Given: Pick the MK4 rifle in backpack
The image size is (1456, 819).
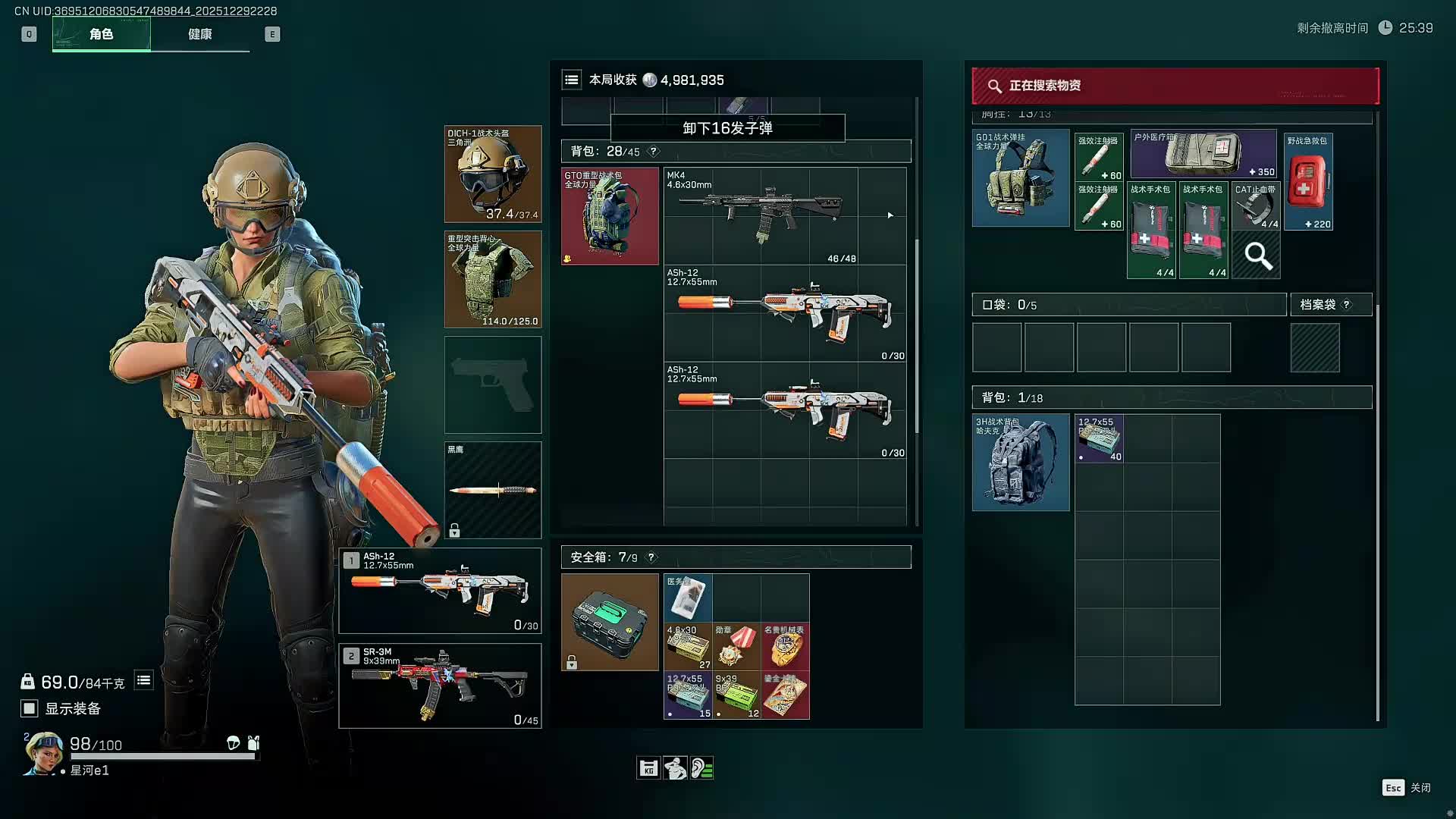Looking at the screenshot, I should (785, 216).
